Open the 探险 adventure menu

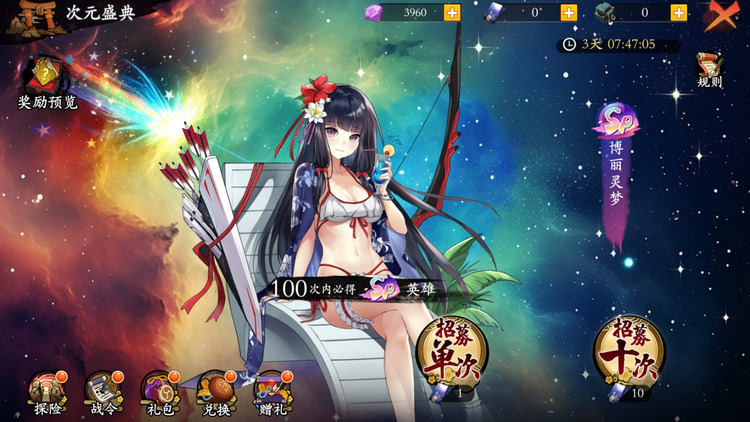tap(46, 391)
